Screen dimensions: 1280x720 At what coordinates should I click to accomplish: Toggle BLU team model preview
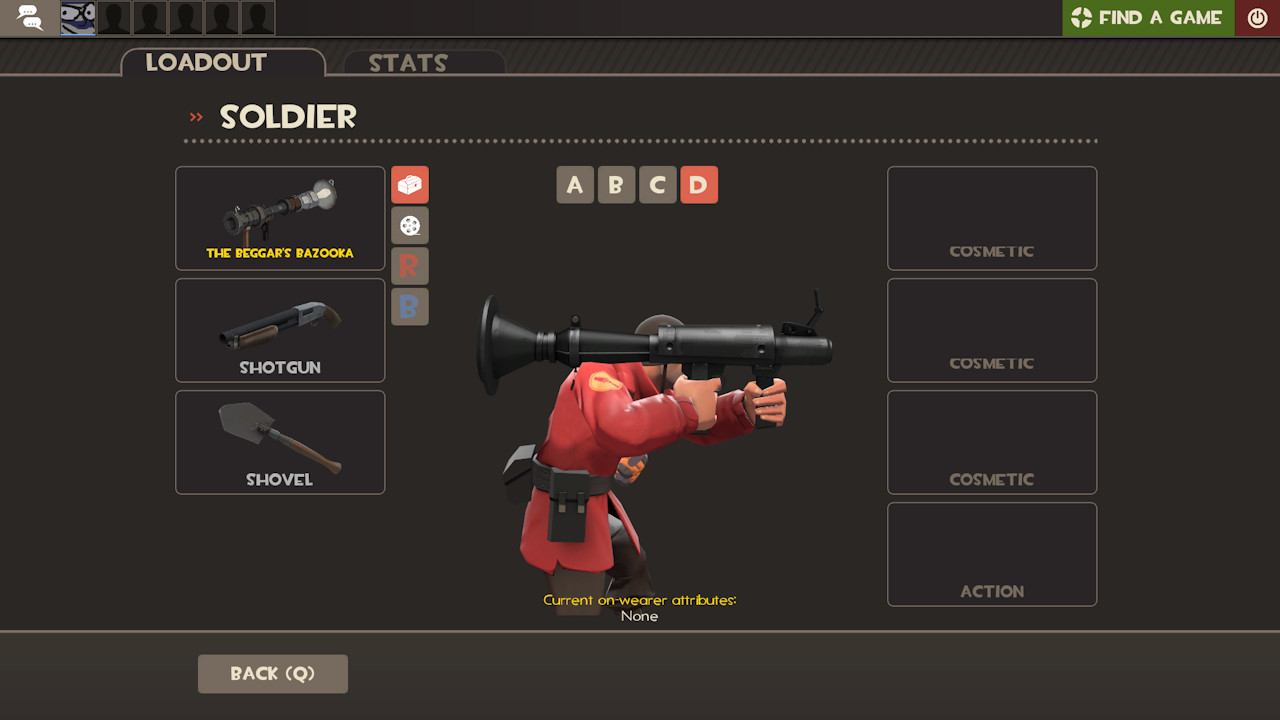[x=410, y=307]
